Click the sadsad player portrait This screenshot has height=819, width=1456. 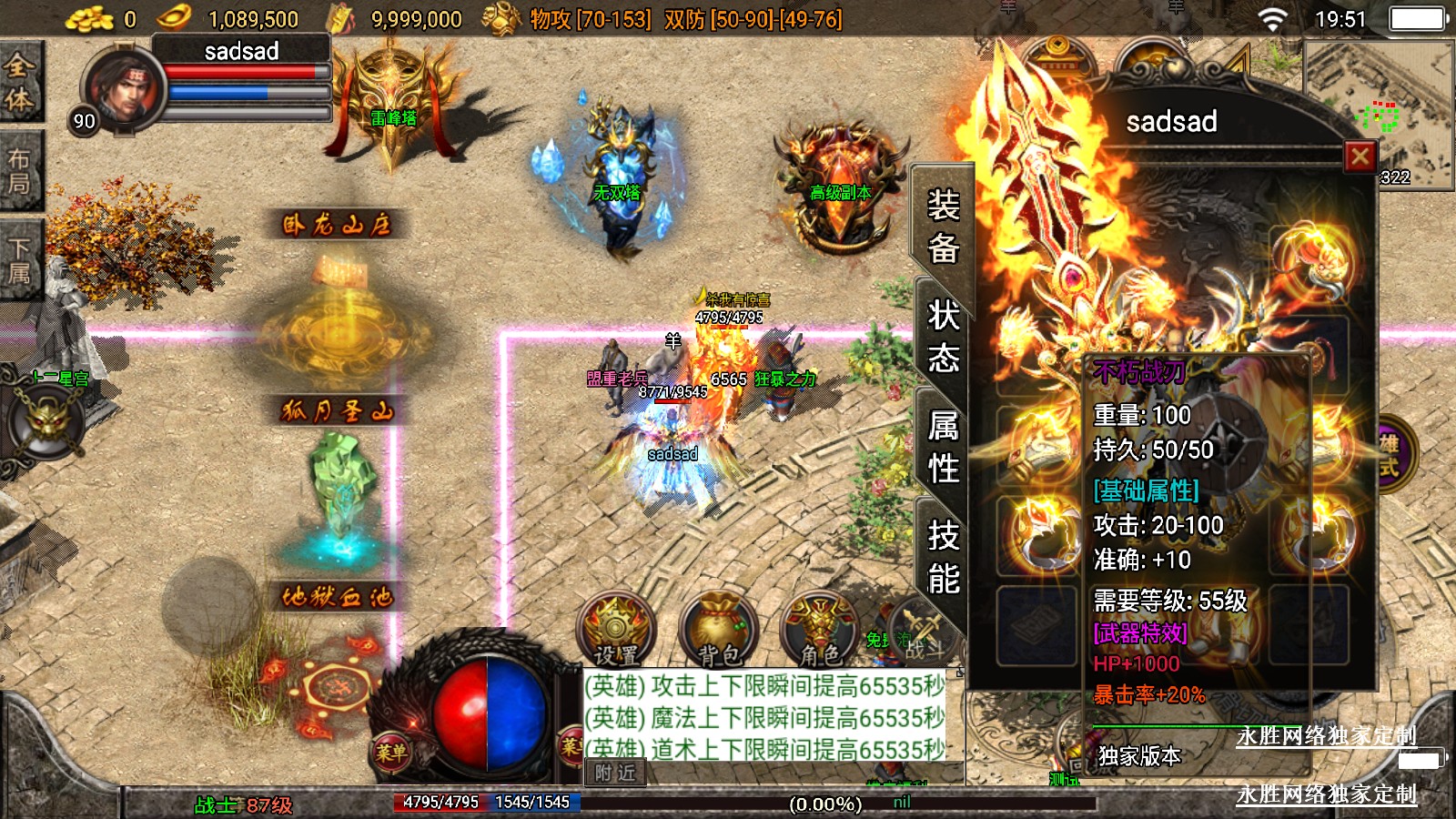click(x=123, y=89)
